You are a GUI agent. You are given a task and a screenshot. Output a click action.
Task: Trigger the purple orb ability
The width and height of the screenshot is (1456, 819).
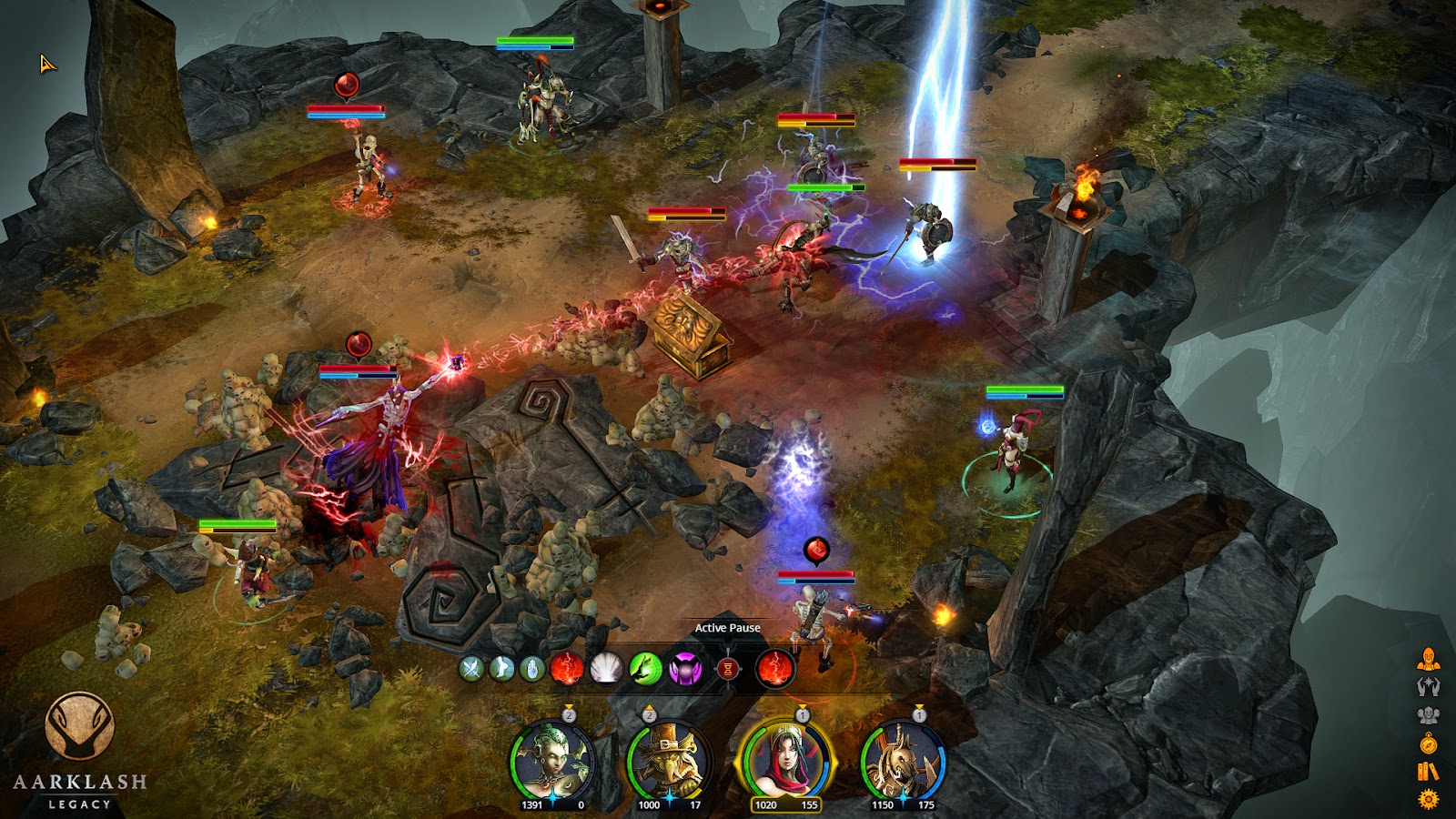686,670
